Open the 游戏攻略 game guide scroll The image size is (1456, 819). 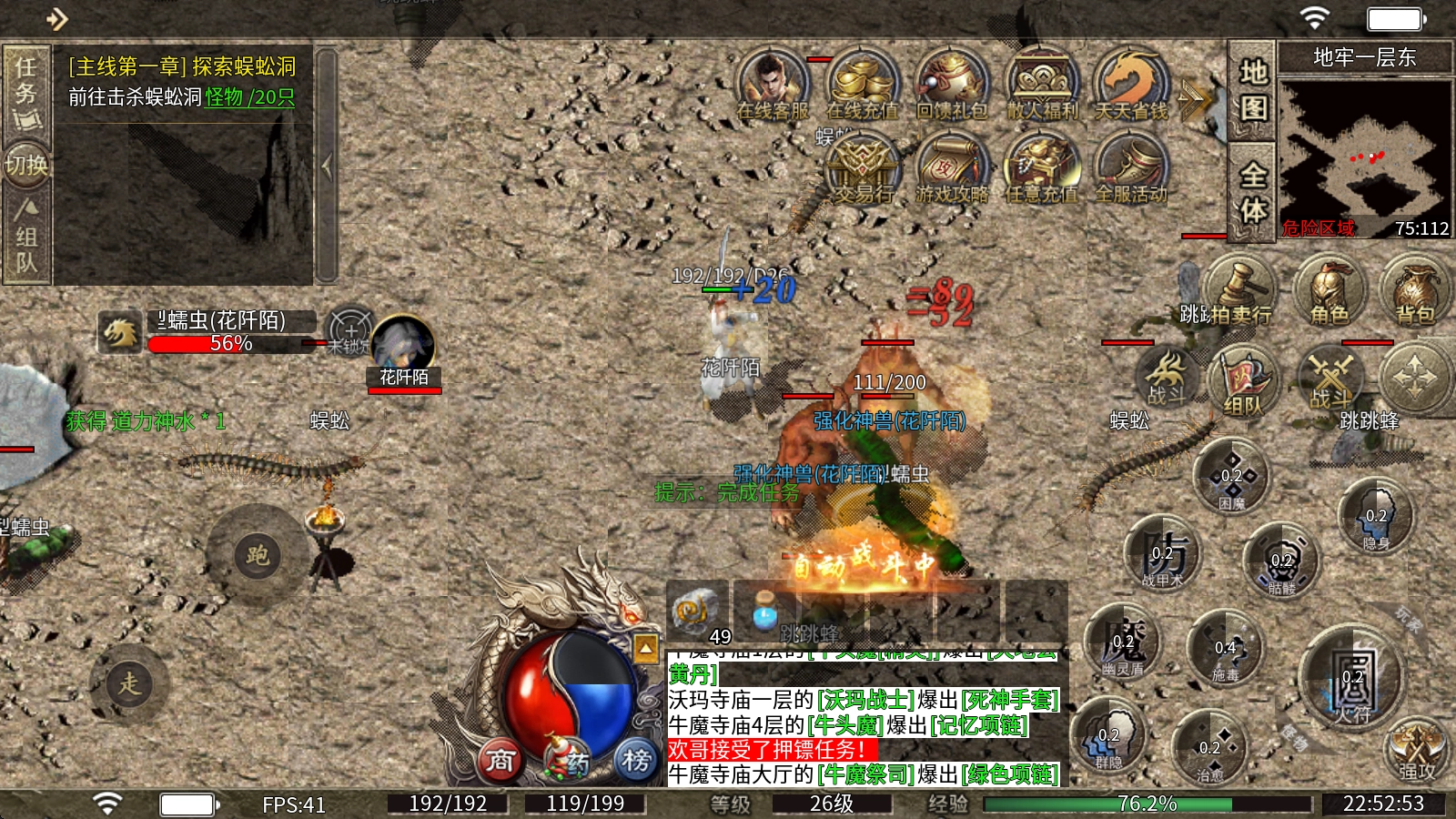951,168
